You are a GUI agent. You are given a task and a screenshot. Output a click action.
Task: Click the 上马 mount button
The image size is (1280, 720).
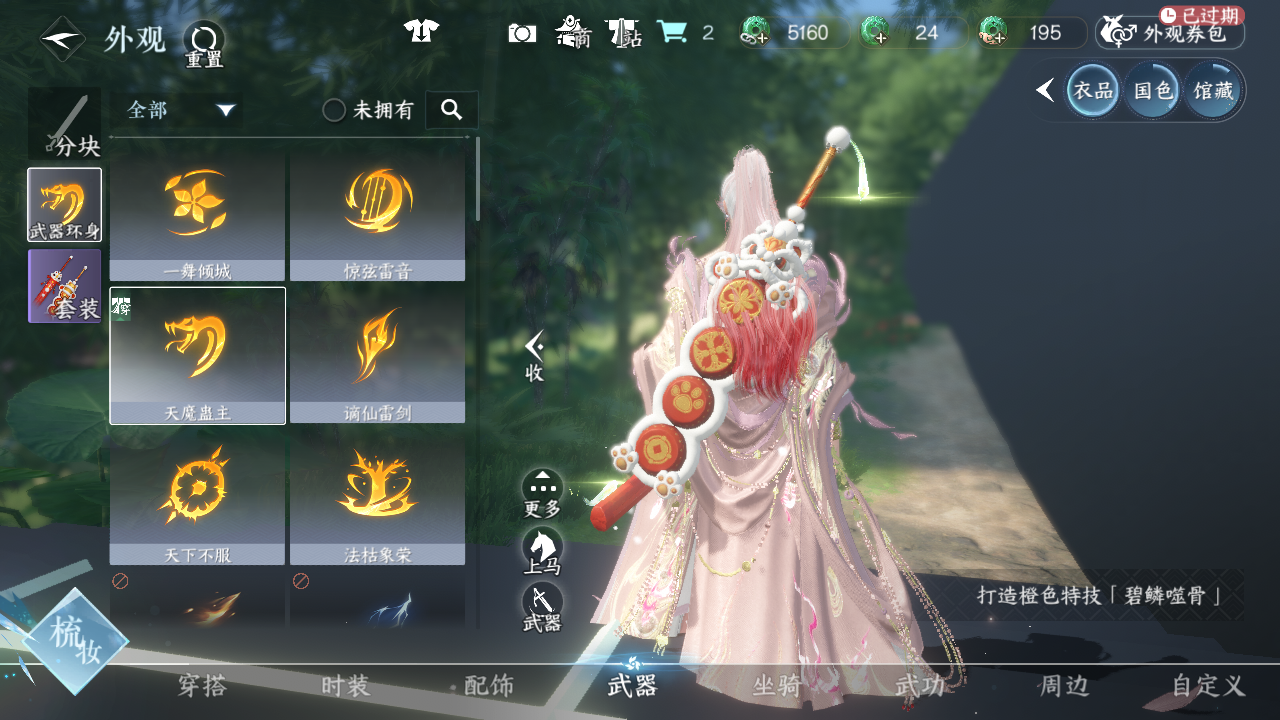(543, 552)
